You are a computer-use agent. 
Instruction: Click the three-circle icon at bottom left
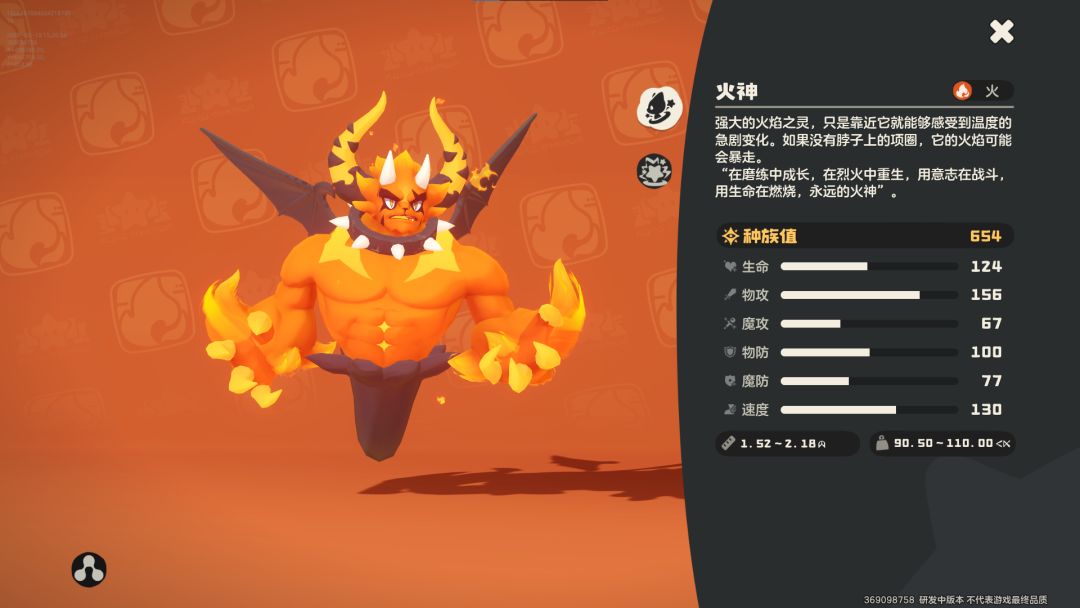coord(89,569)
